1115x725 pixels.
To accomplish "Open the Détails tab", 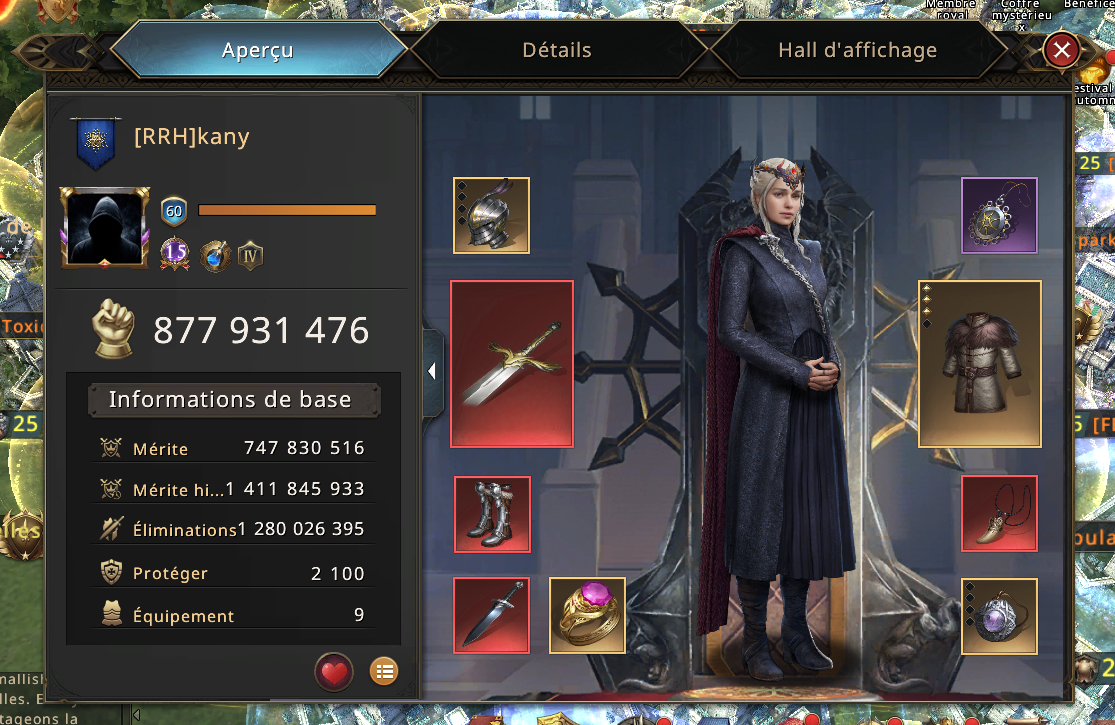I will 556,50.
